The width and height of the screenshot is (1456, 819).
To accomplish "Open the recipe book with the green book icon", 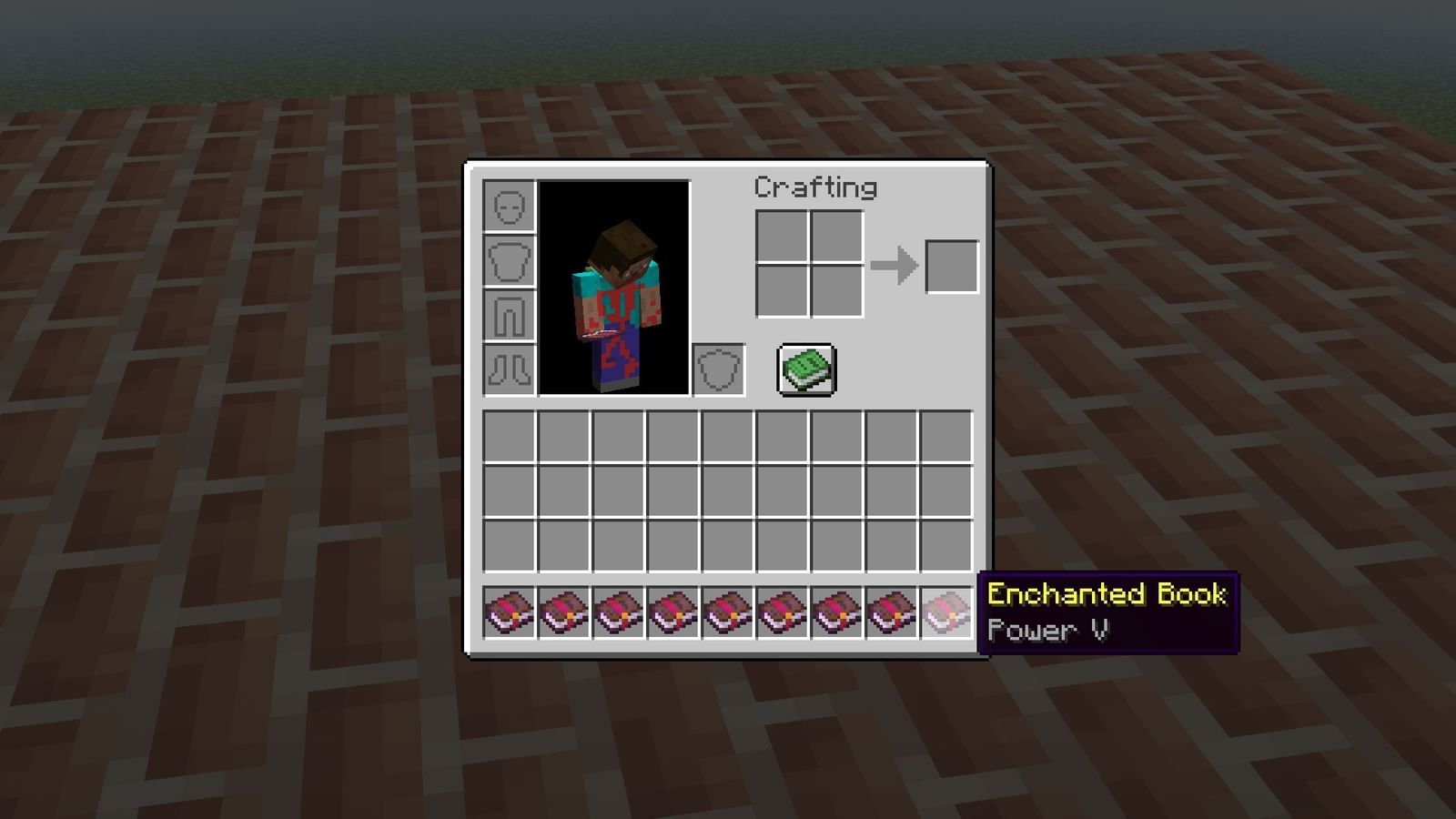I will [x=805, y=368].
